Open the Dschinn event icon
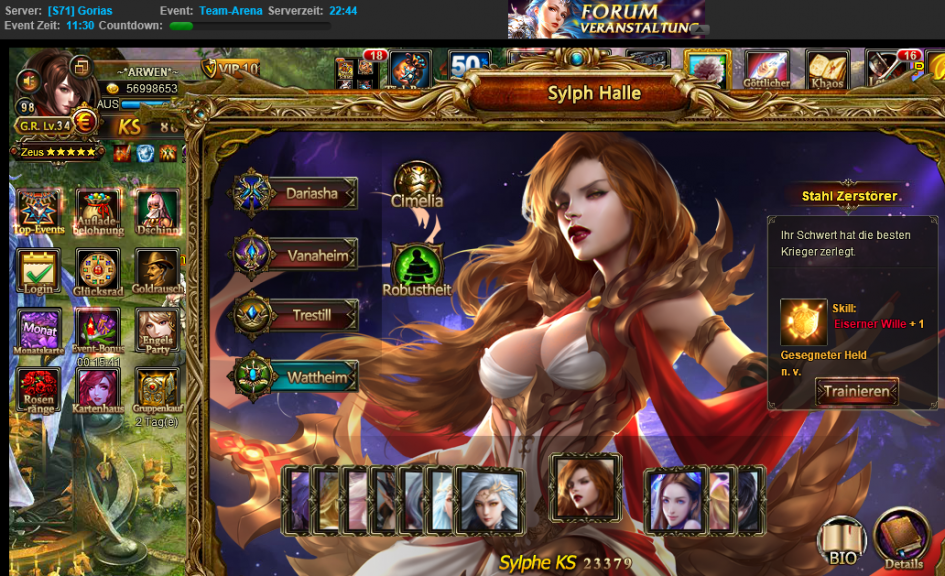The image size is (945, 576). tap(157, 211)
